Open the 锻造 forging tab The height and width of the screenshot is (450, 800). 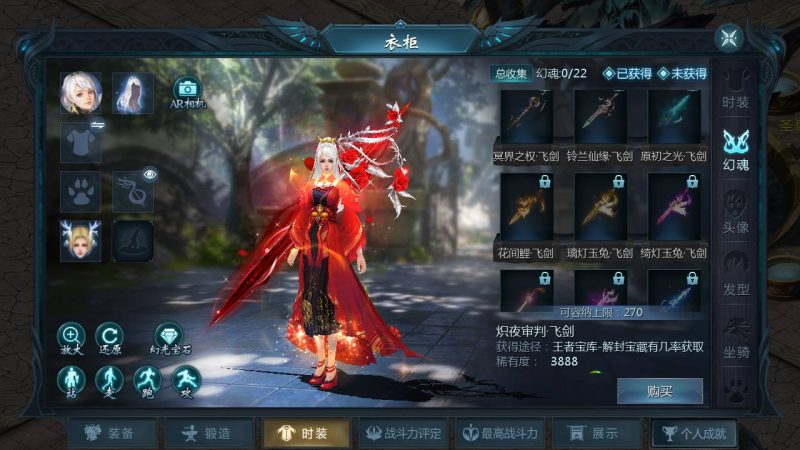[x=204, y=433]
